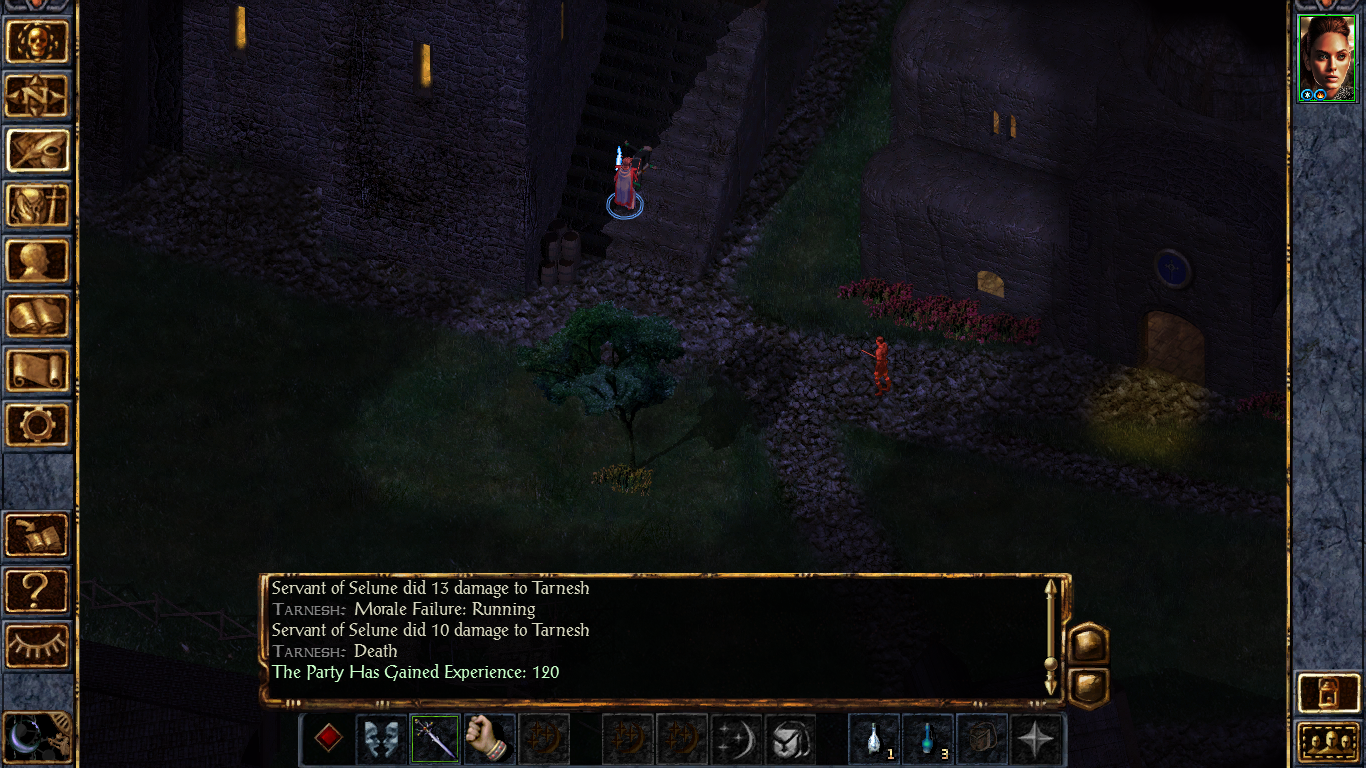Open the mage spellbook from the sidebar
Viewport: 1366px width, 768px height.
[38, 316]
